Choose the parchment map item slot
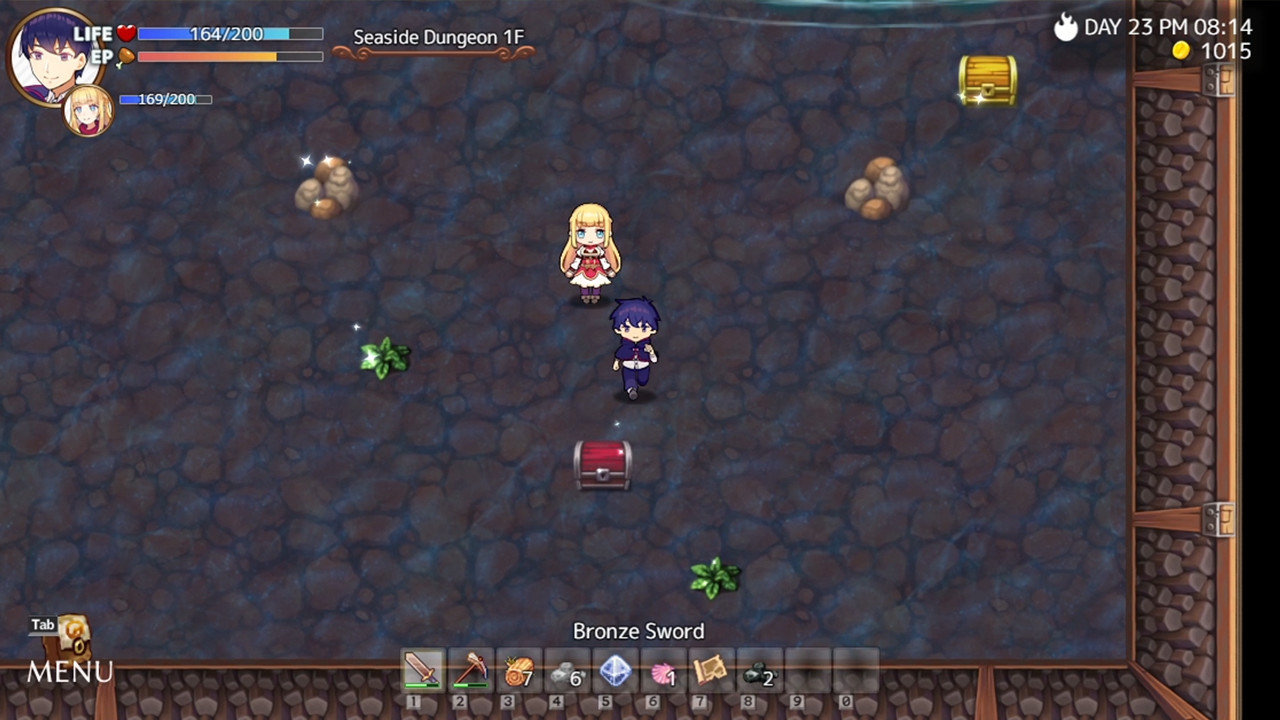 click(x=710, y=670)
